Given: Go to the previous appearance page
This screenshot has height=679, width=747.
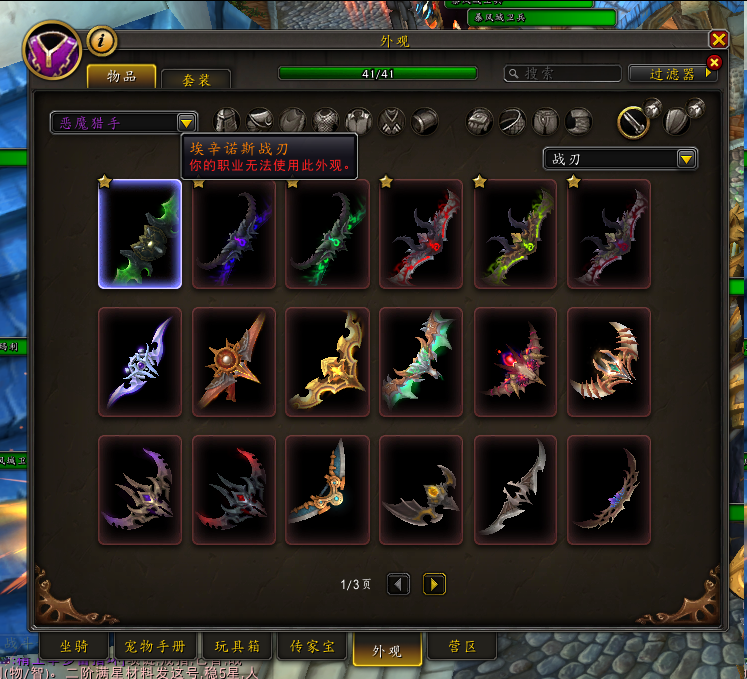Looking at the screenshot, I should tap(398, 584).
